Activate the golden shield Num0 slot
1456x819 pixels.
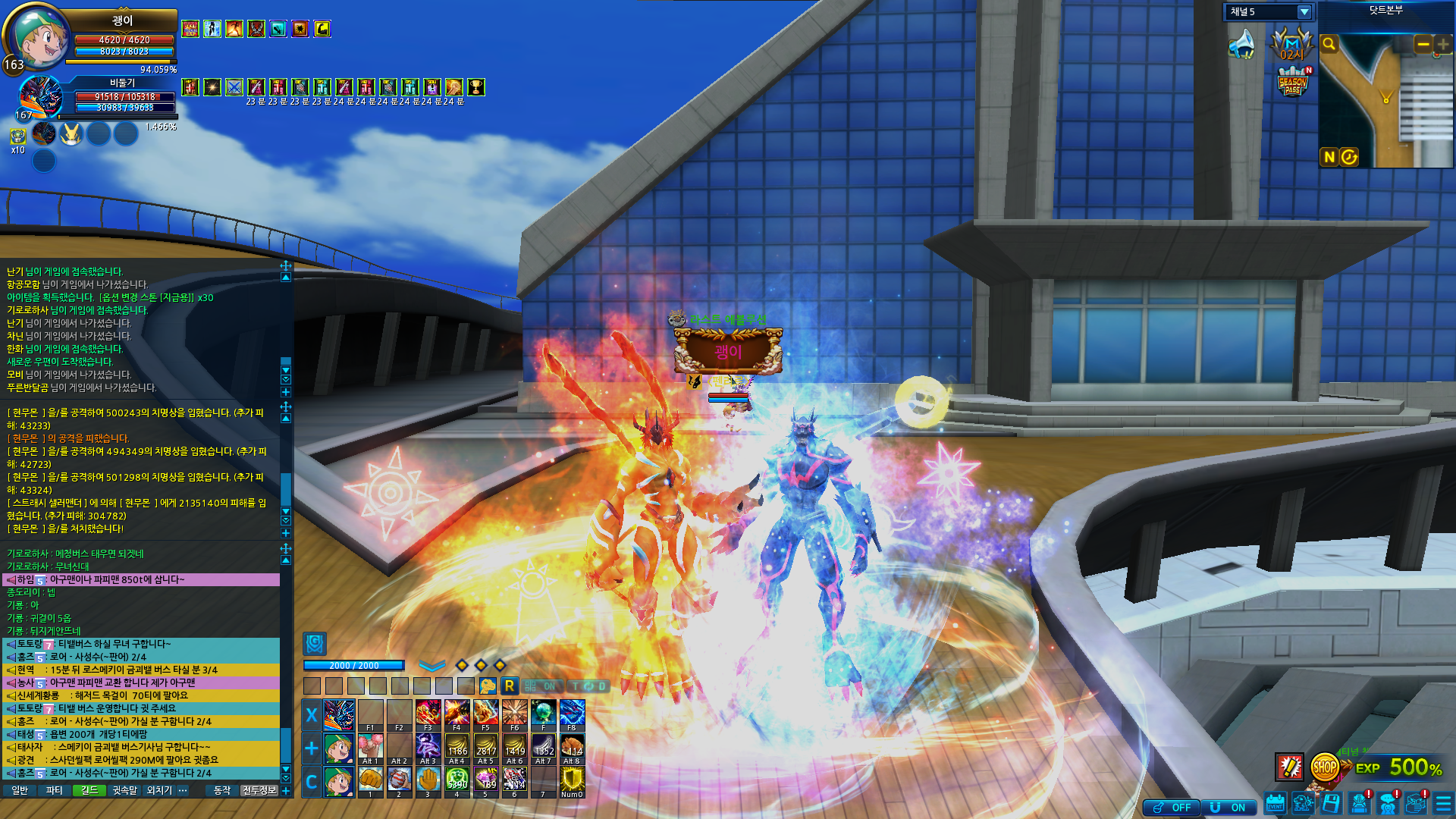572,780
